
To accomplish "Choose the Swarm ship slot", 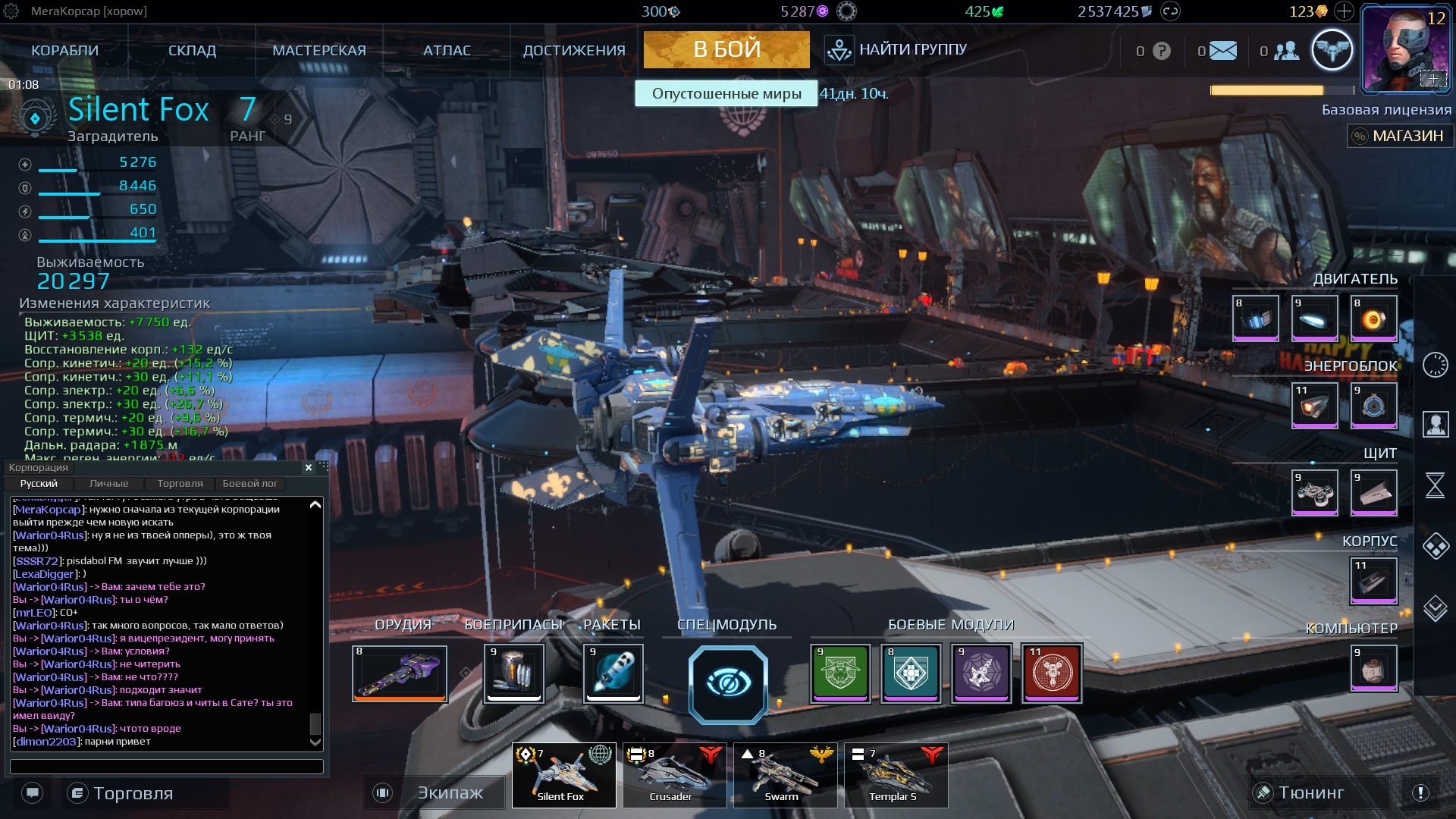I will [x=785, y=775].
